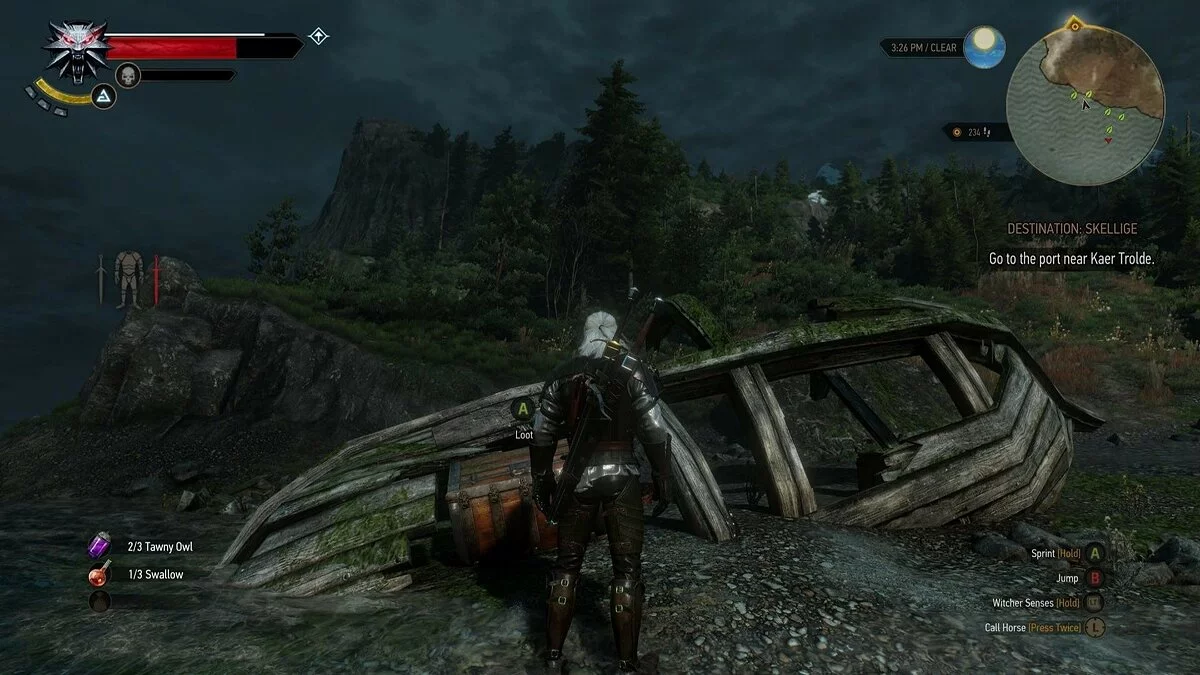
Task: Click the armor durability figure icon
Action: (x=128, y=278)
